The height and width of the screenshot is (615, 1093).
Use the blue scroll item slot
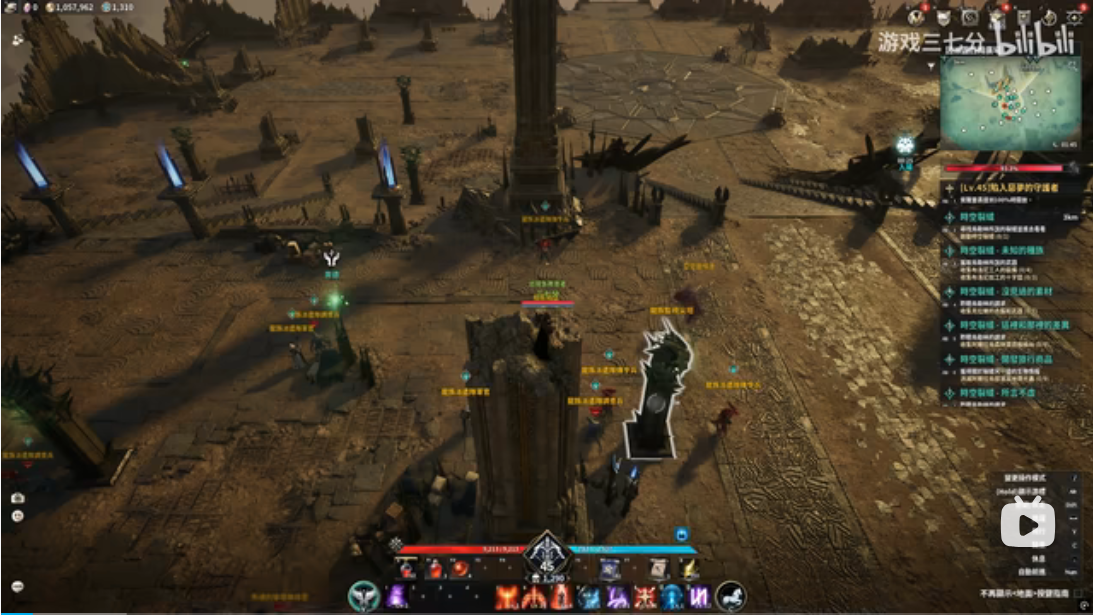coord(609,569)
